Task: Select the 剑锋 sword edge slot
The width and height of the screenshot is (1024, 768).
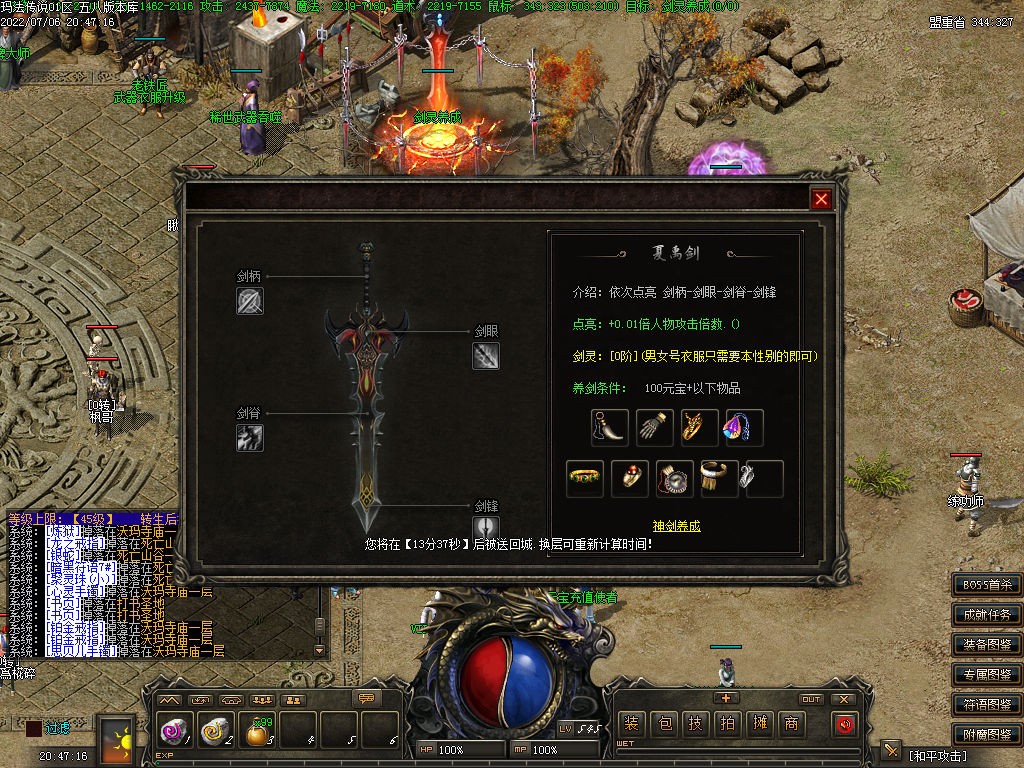Action: 486,528
